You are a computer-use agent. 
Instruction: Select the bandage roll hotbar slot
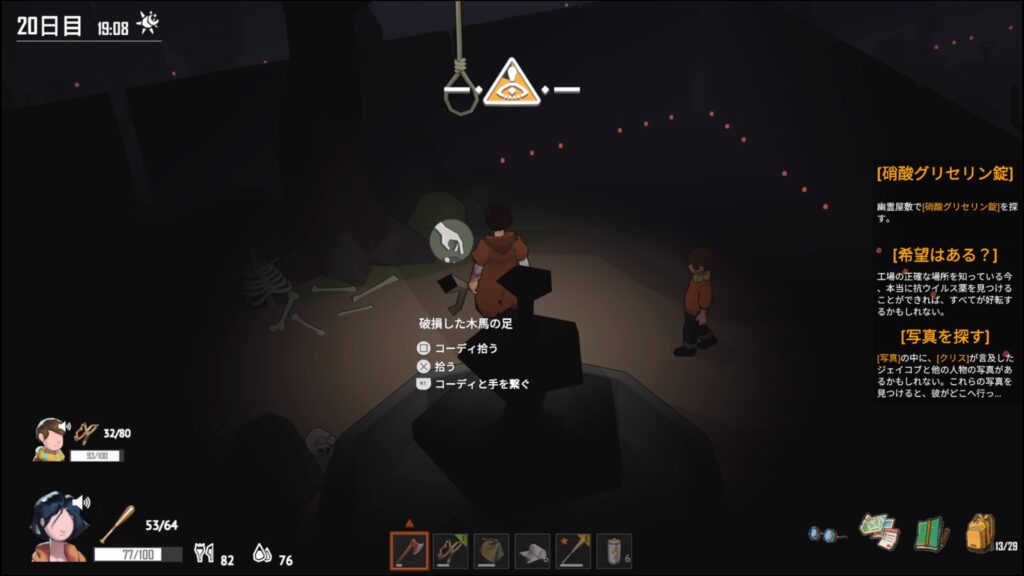click(x=532, y=551)
